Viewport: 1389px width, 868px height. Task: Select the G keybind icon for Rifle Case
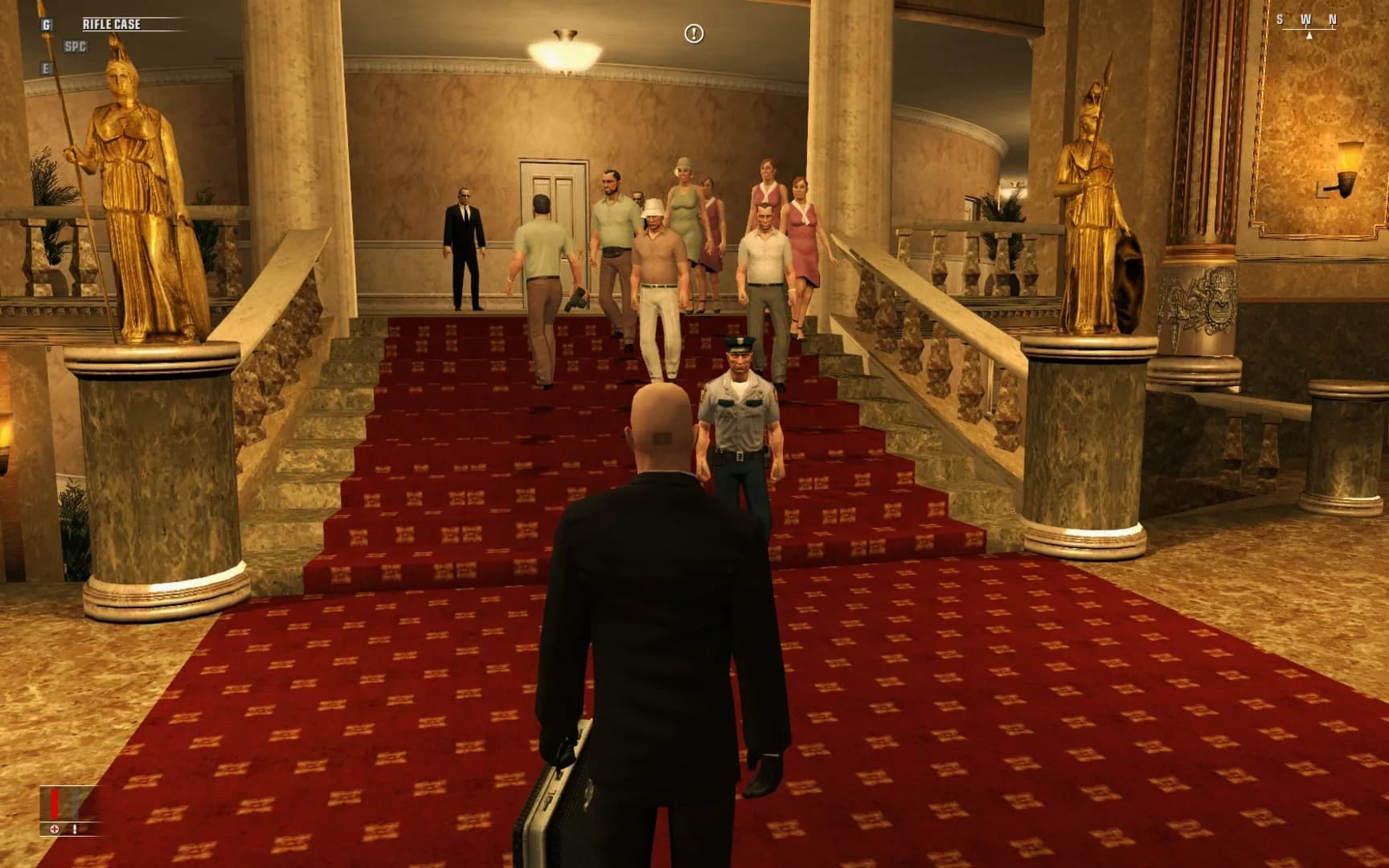pos(47,23)
